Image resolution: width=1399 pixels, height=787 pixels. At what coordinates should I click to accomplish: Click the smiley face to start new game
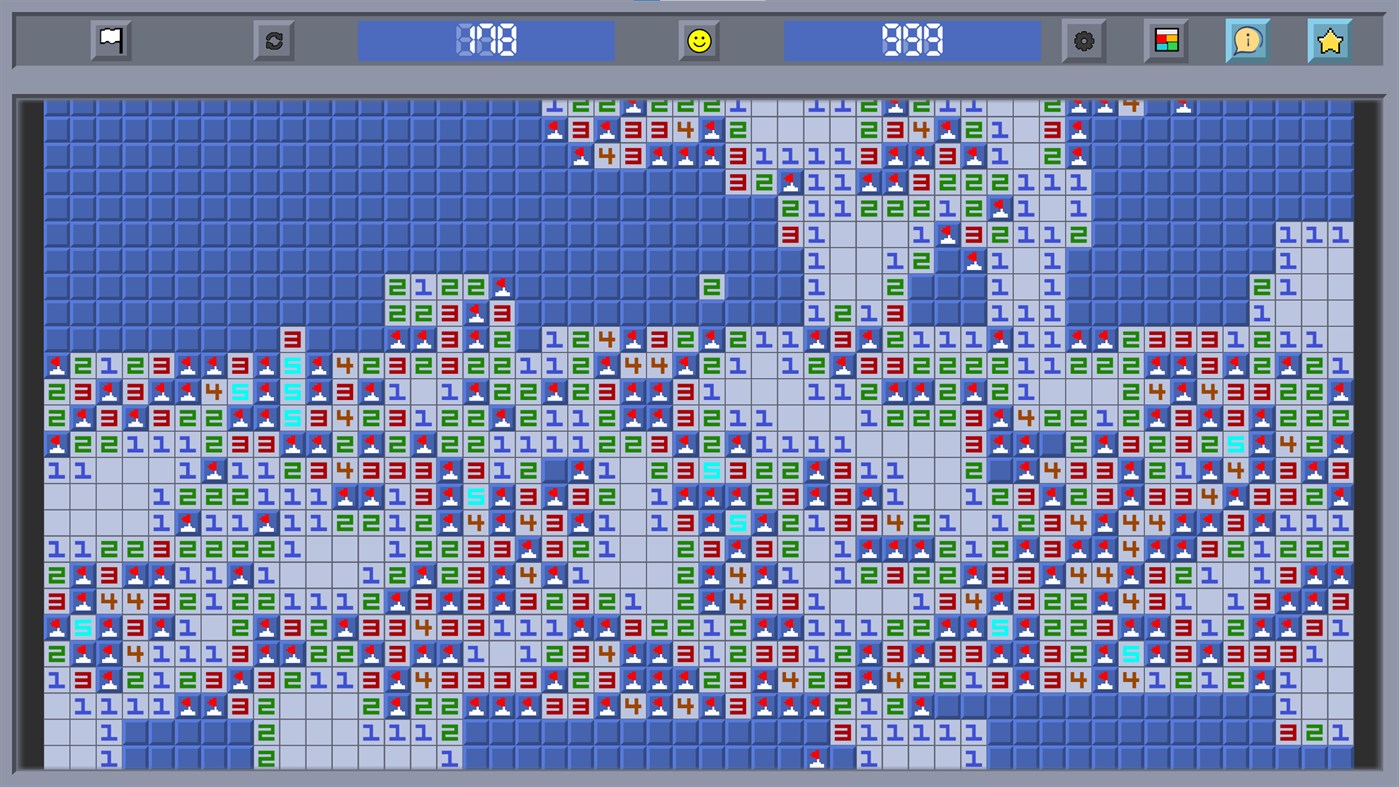tap(699, 41)
